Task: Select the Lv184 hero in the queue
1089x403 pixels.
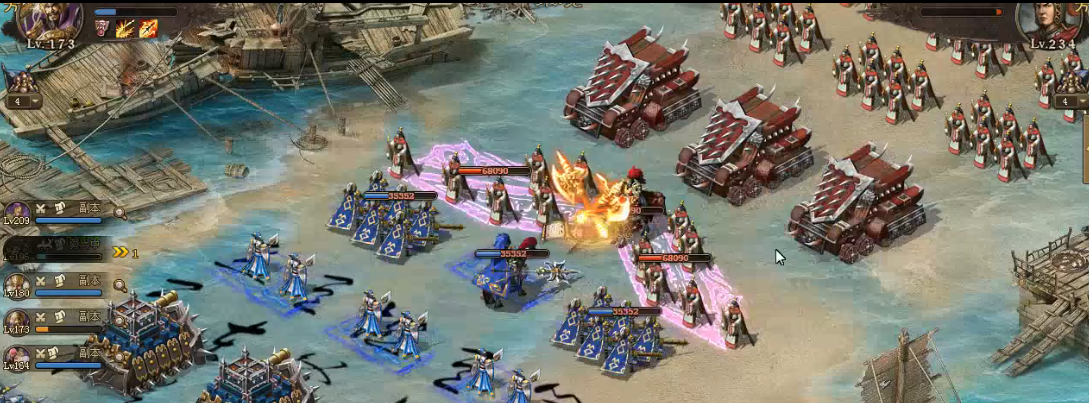Action: pyautogui.click(x=17, y=357)
